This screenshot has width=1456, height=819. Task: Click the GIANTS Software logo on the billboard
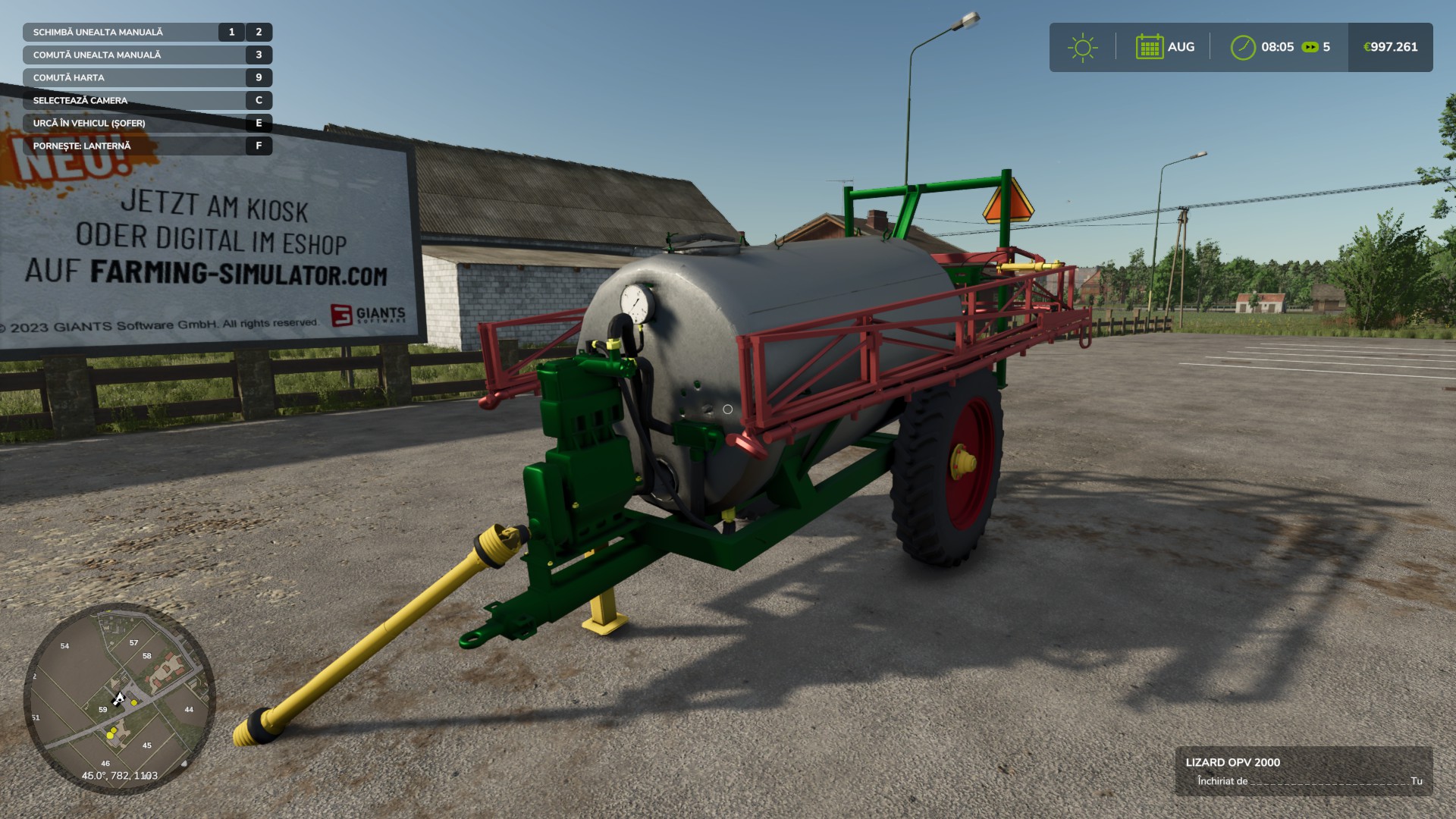tap(369, 315)
